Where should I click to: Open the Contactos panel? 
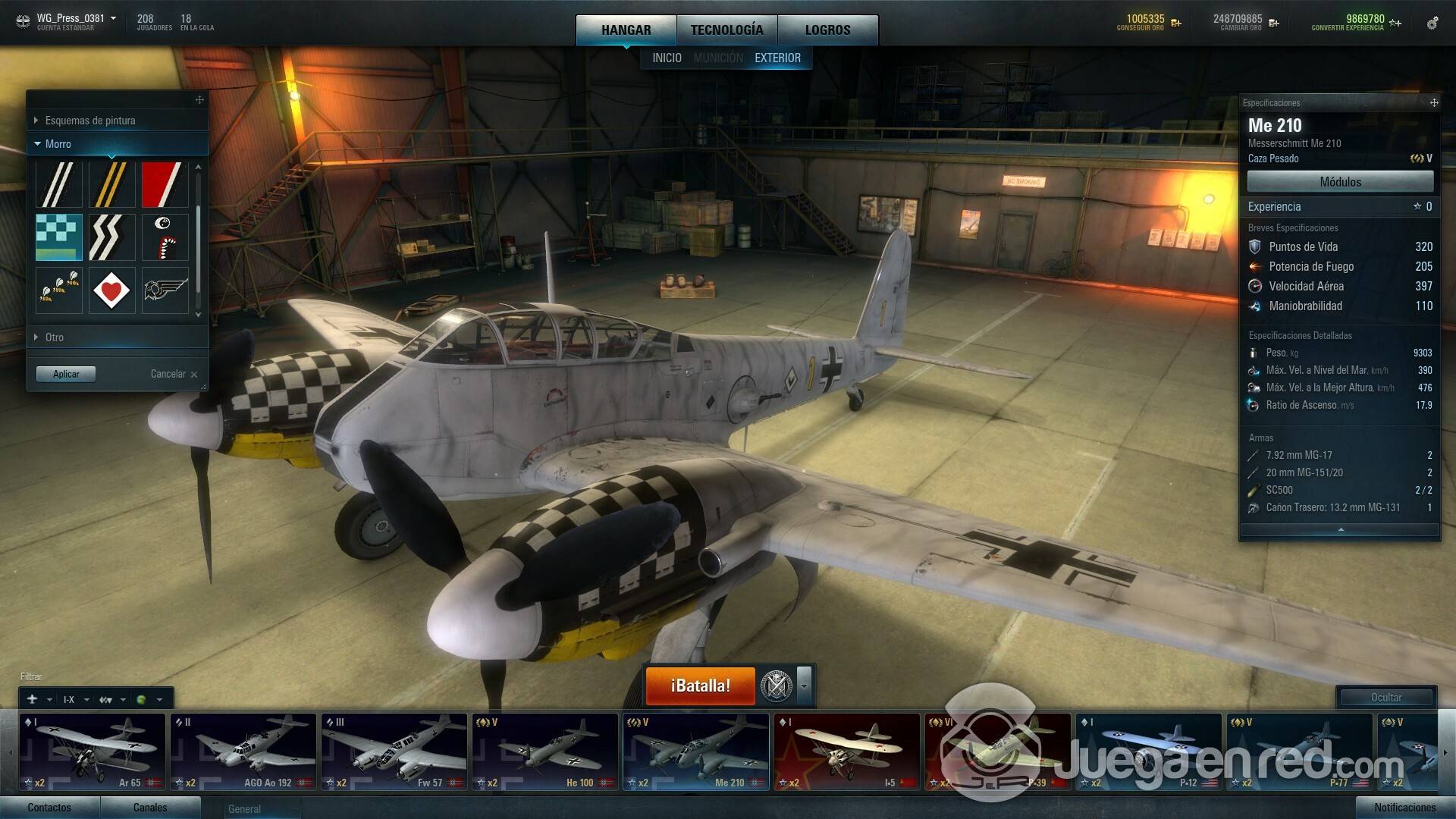click(49, 808)
